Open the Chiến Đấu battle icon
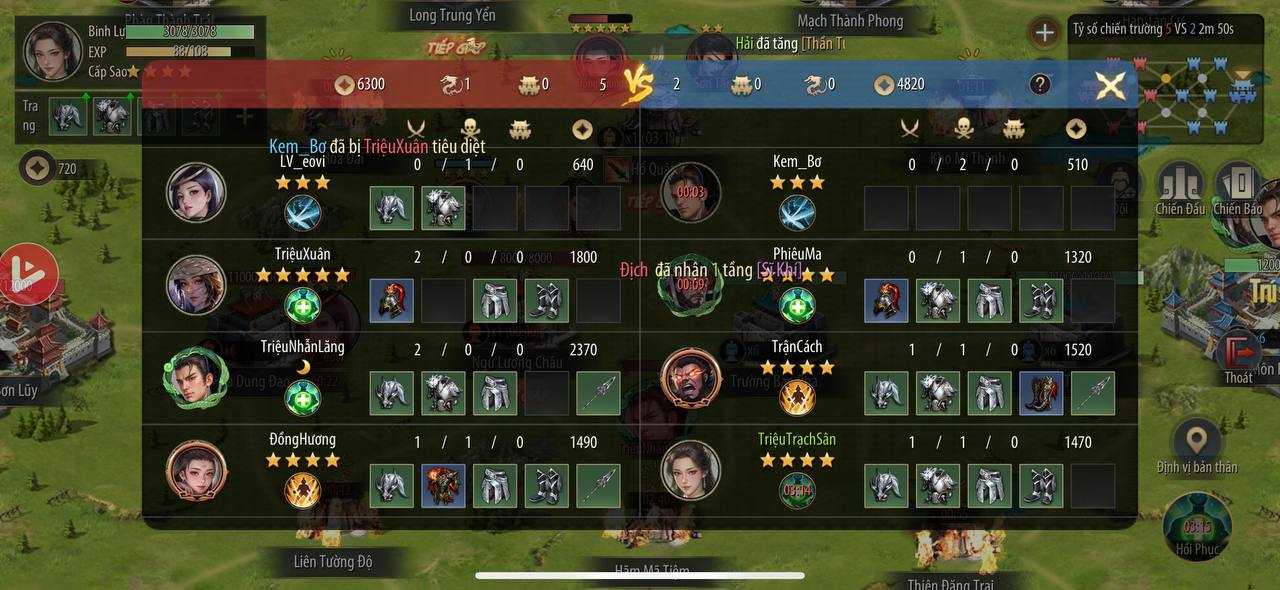 point(1180,188)
